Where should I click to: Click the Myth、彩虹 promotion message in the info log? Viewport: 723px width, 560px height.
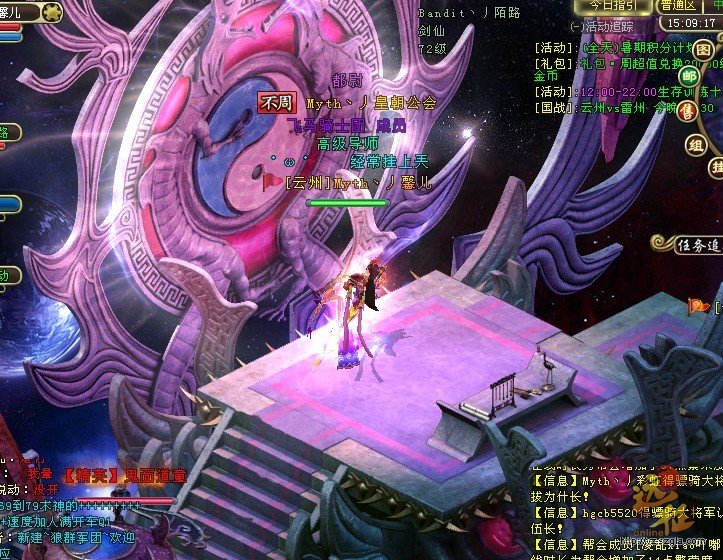coord(620,482)
